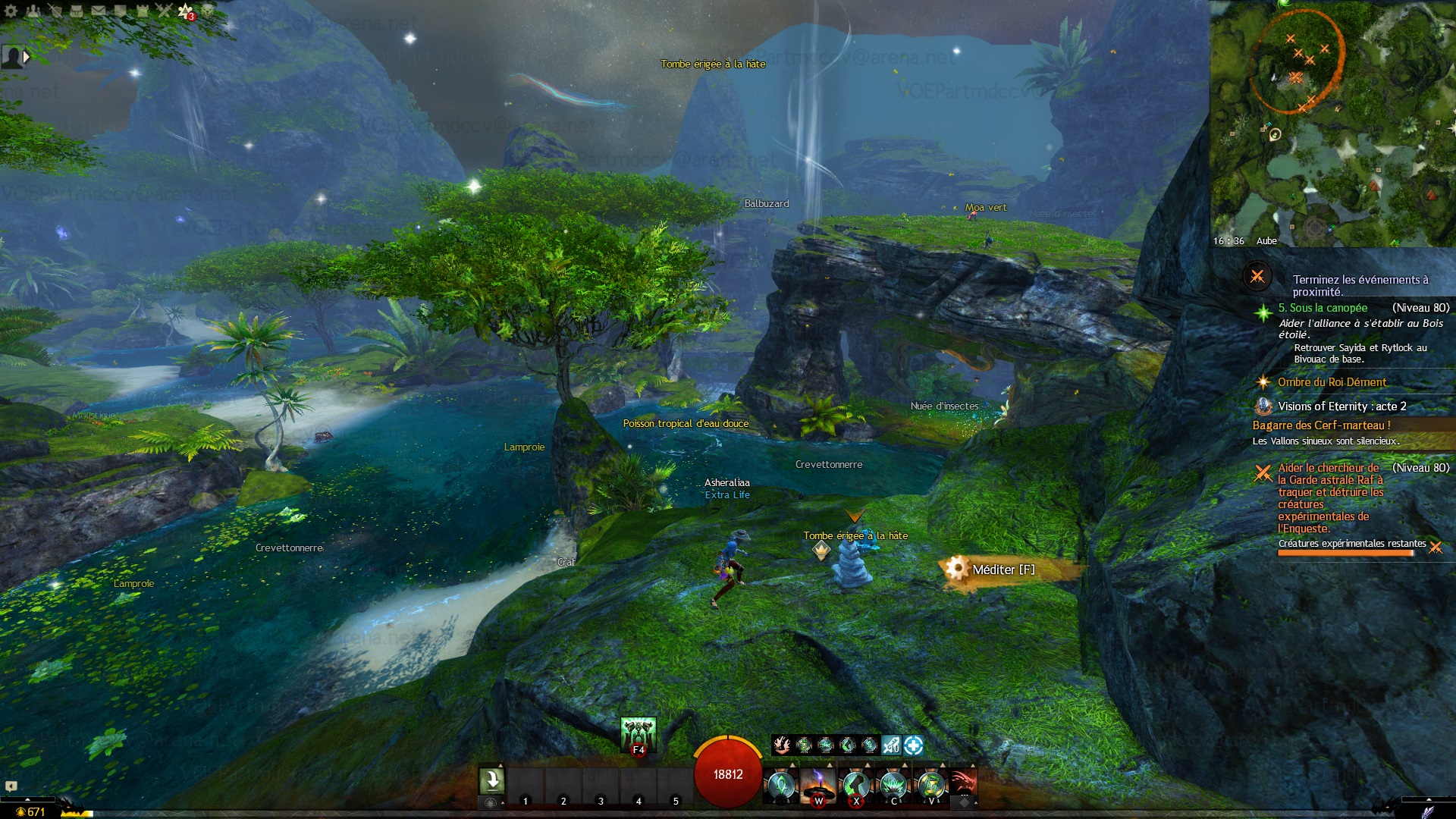Open the contacts and friends panel
This screenshot has height=819, width=1456.
[33, 11]
